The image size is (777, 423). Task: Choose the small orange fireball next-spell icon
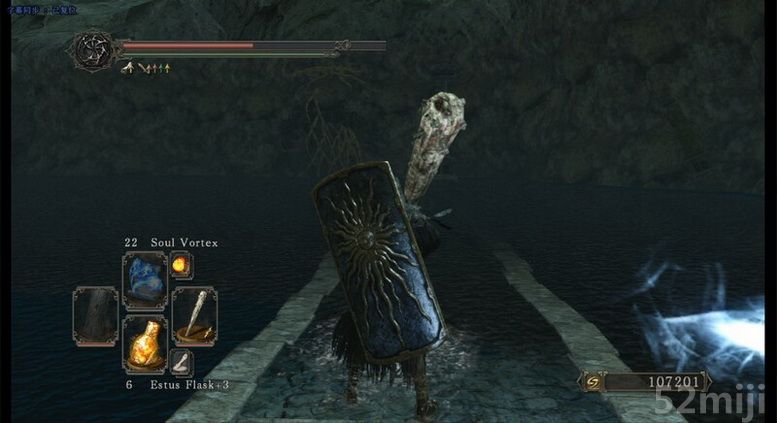coord(181,265)
